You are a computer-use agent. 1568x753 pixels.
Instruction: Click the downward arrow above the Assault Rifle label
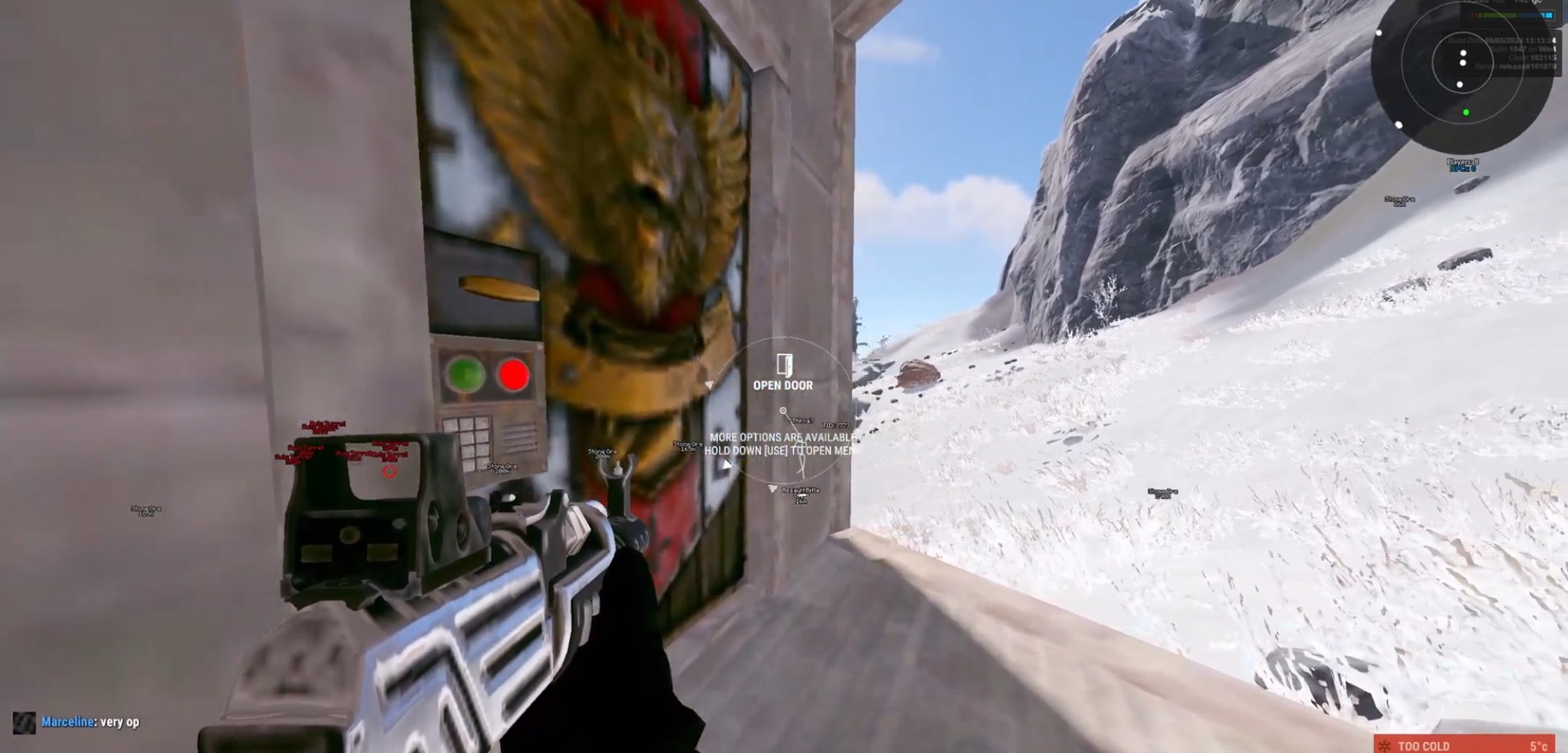(772, 487)
